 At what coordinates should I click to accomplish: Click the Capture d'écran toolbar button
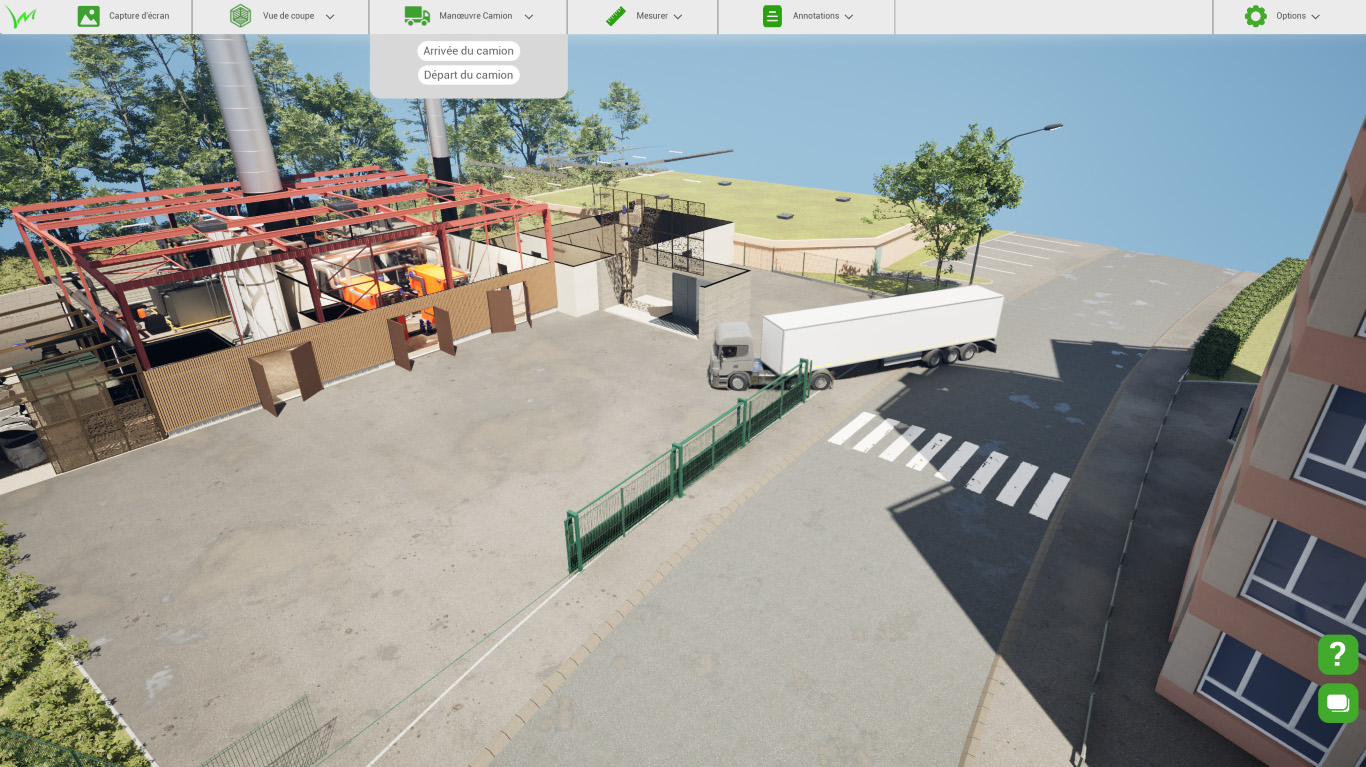tap(124, 16)
